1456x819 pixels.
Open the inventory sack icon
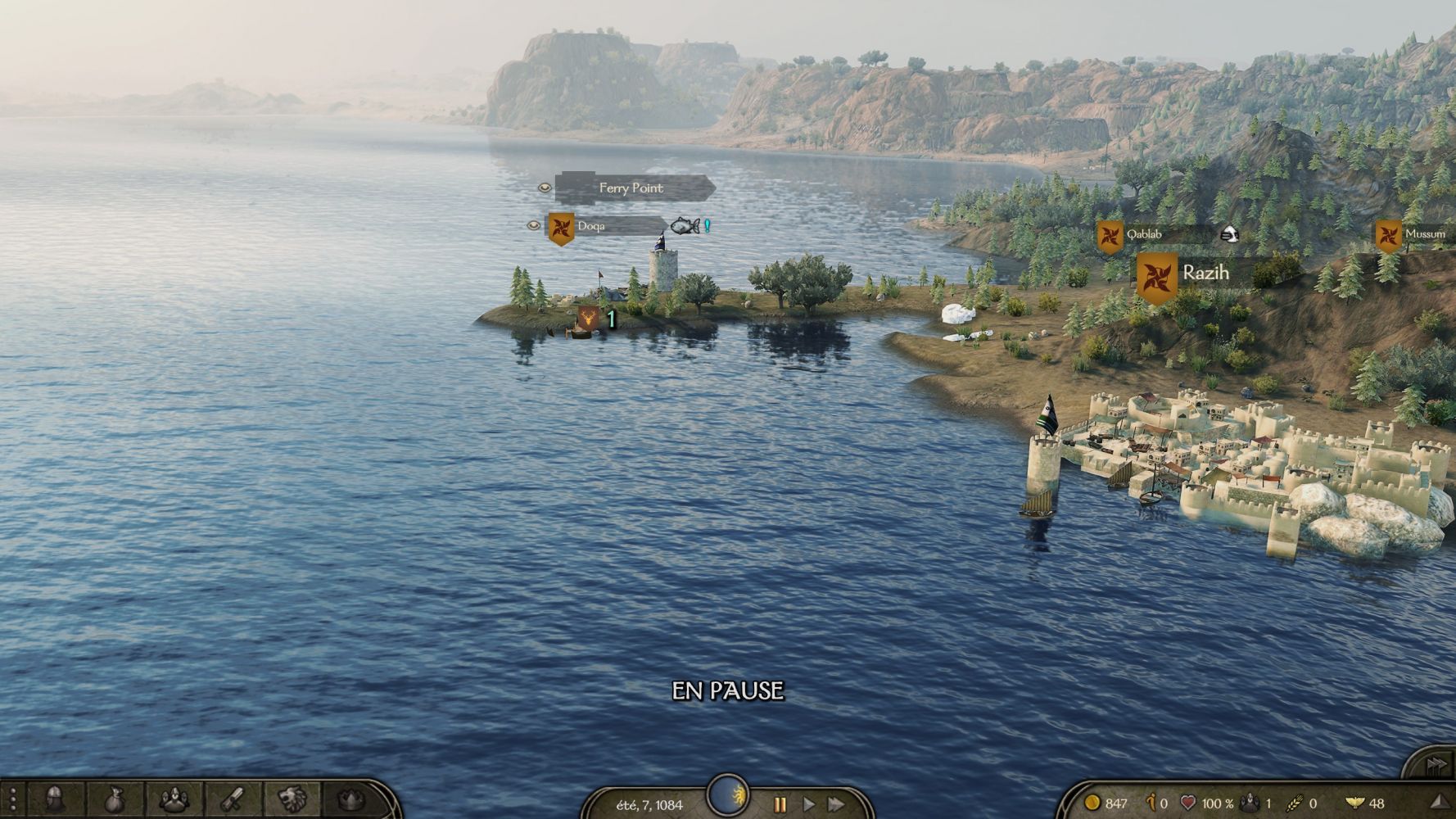(115, 799)
